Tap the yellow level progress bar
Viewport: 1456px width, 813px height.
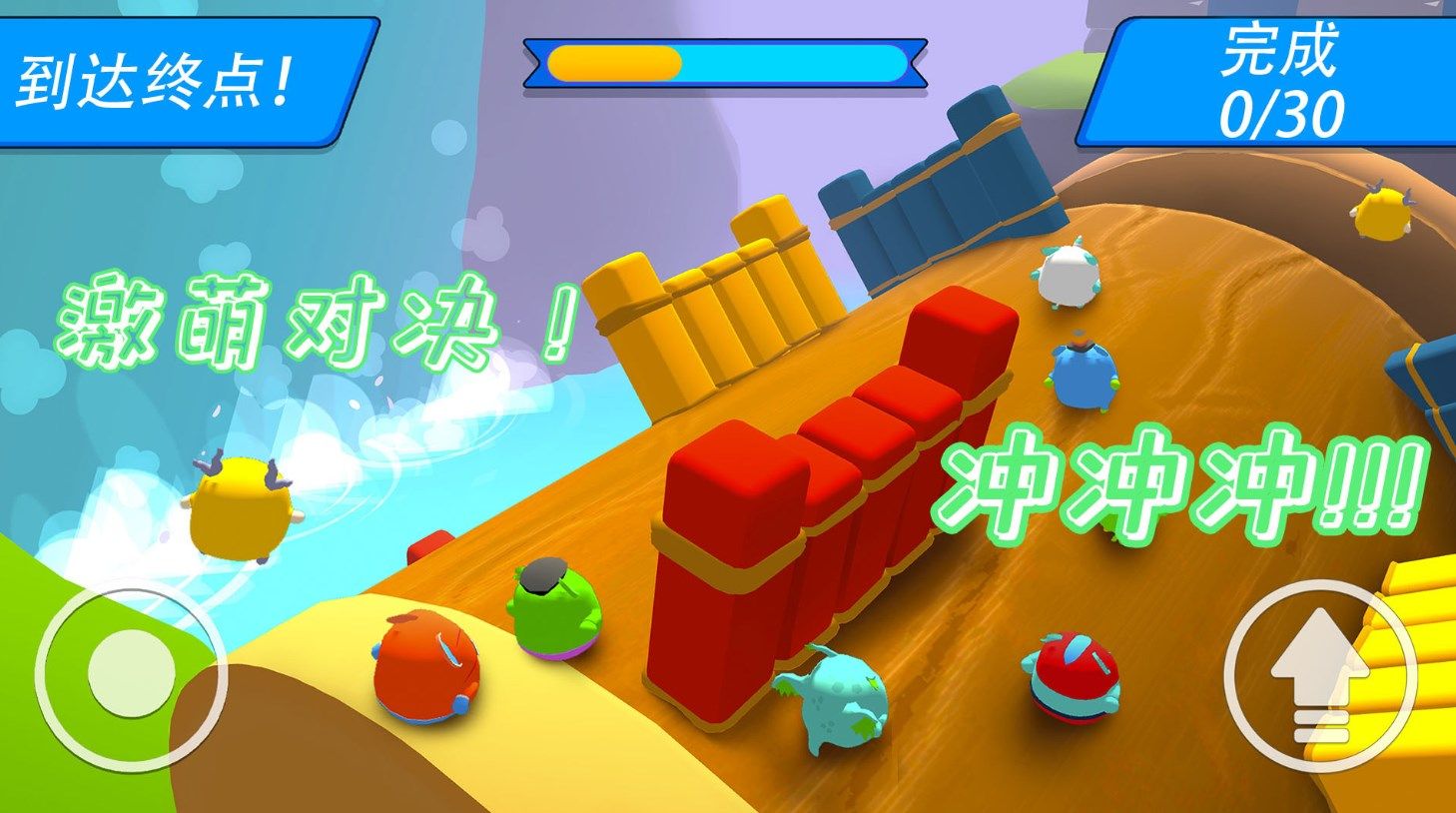coord(614,62)
